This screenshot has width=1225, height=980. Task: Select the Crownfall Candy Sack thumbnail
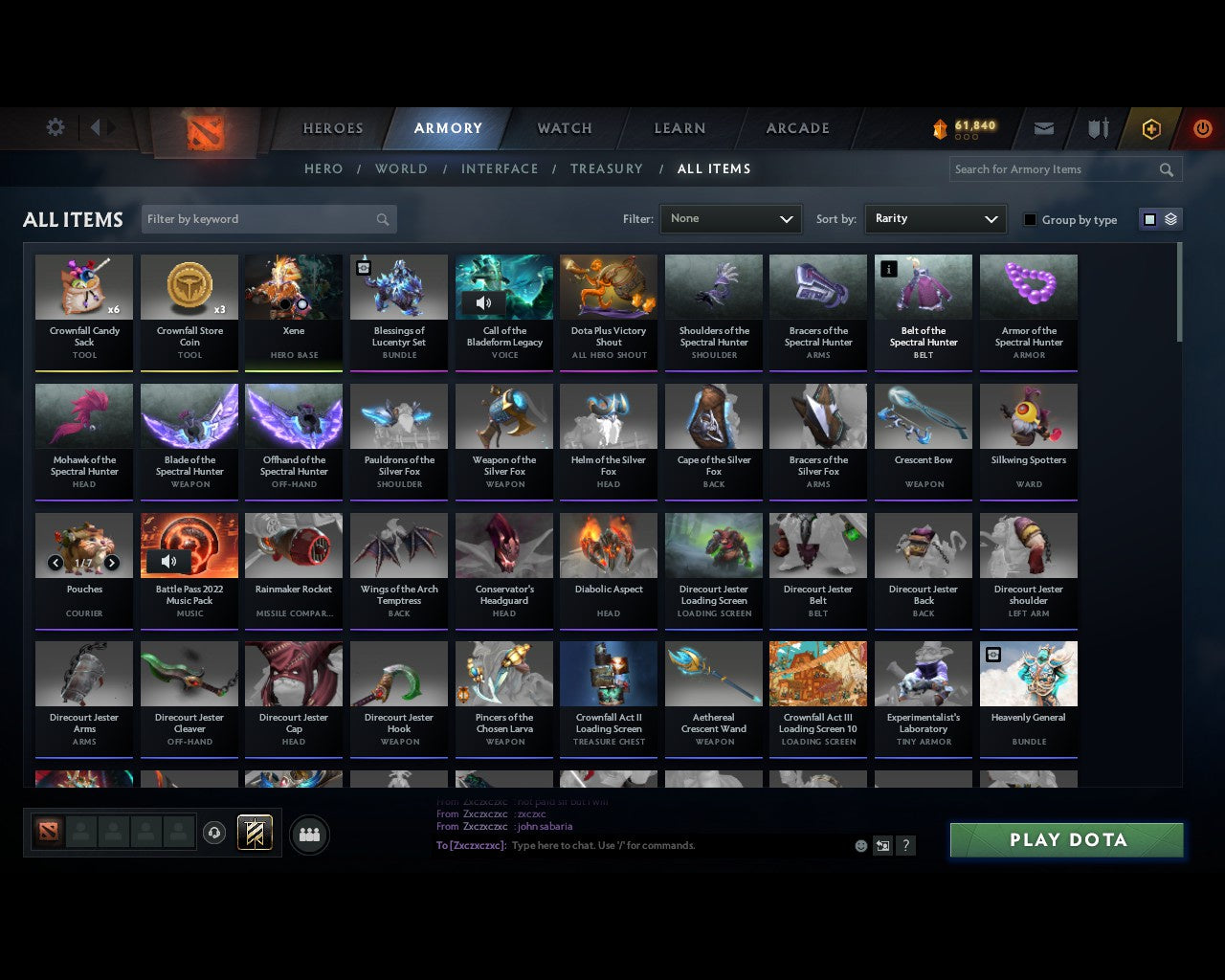(83, 286)
